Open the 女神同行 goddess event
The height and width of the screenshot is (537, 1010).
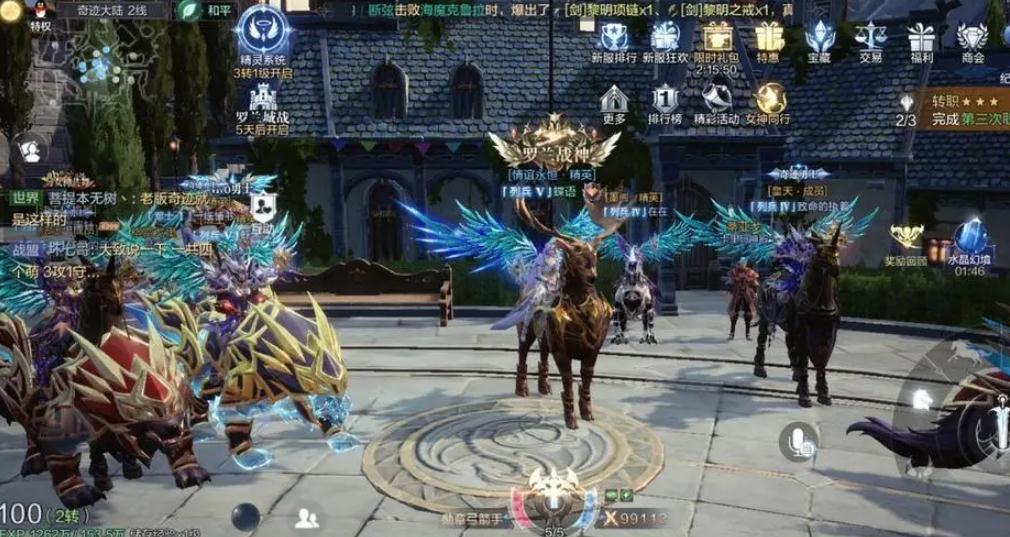pyautogui.click(x=770, y=100)
